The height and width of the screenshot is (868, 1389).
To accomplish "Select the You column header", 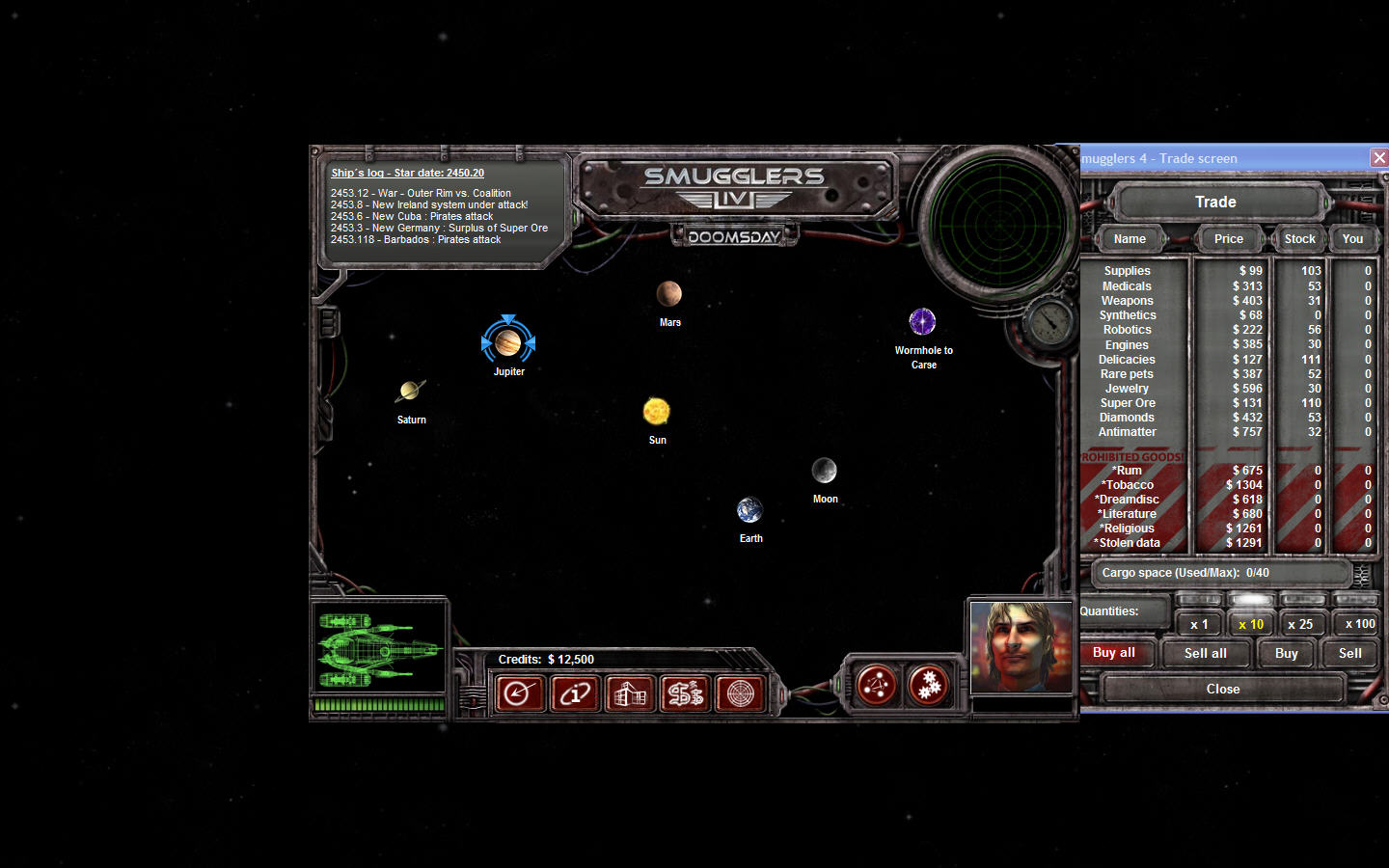I will [x=1352, y=238].
